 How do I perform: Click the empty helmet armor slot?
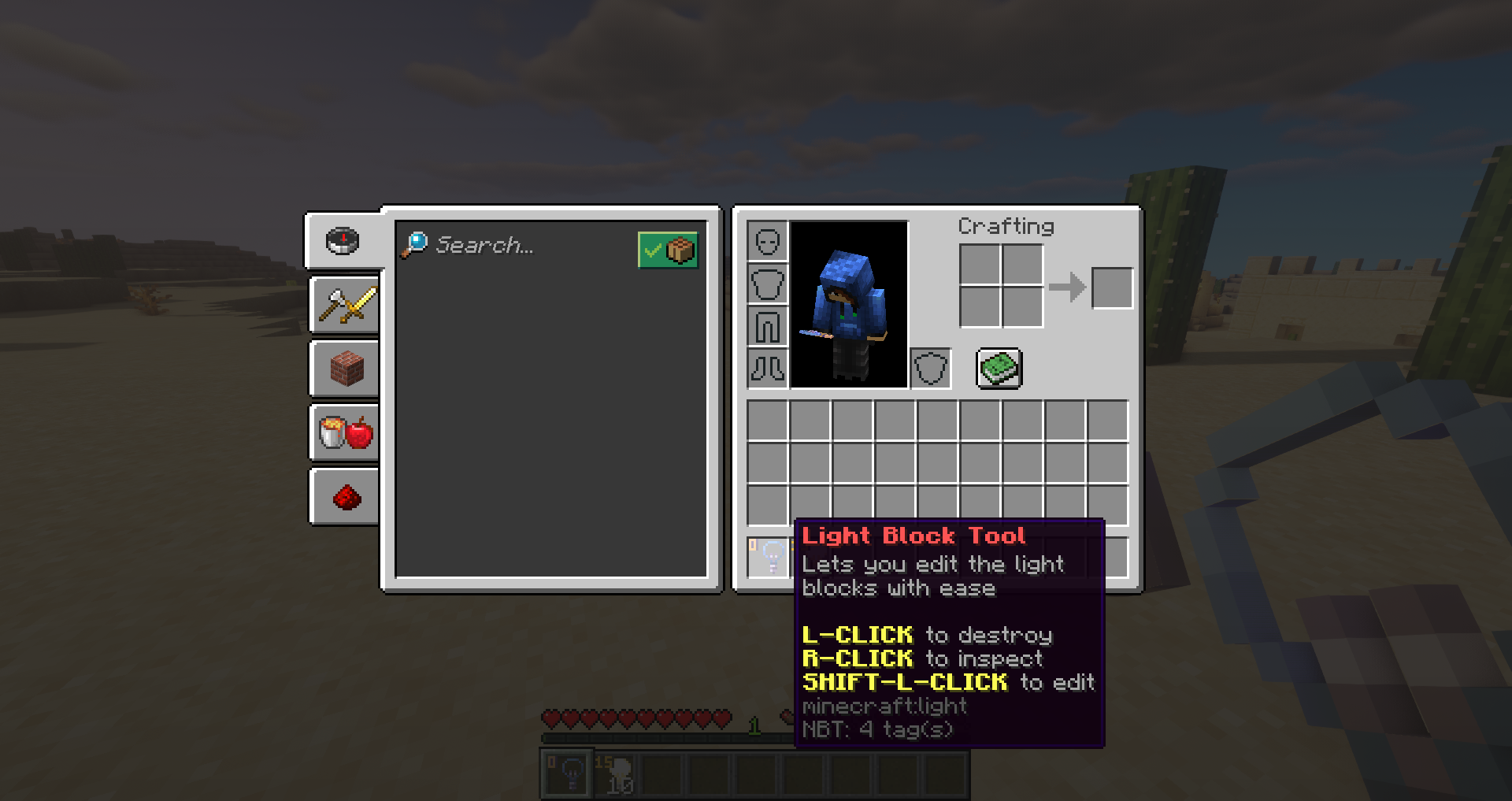(767, 243)
